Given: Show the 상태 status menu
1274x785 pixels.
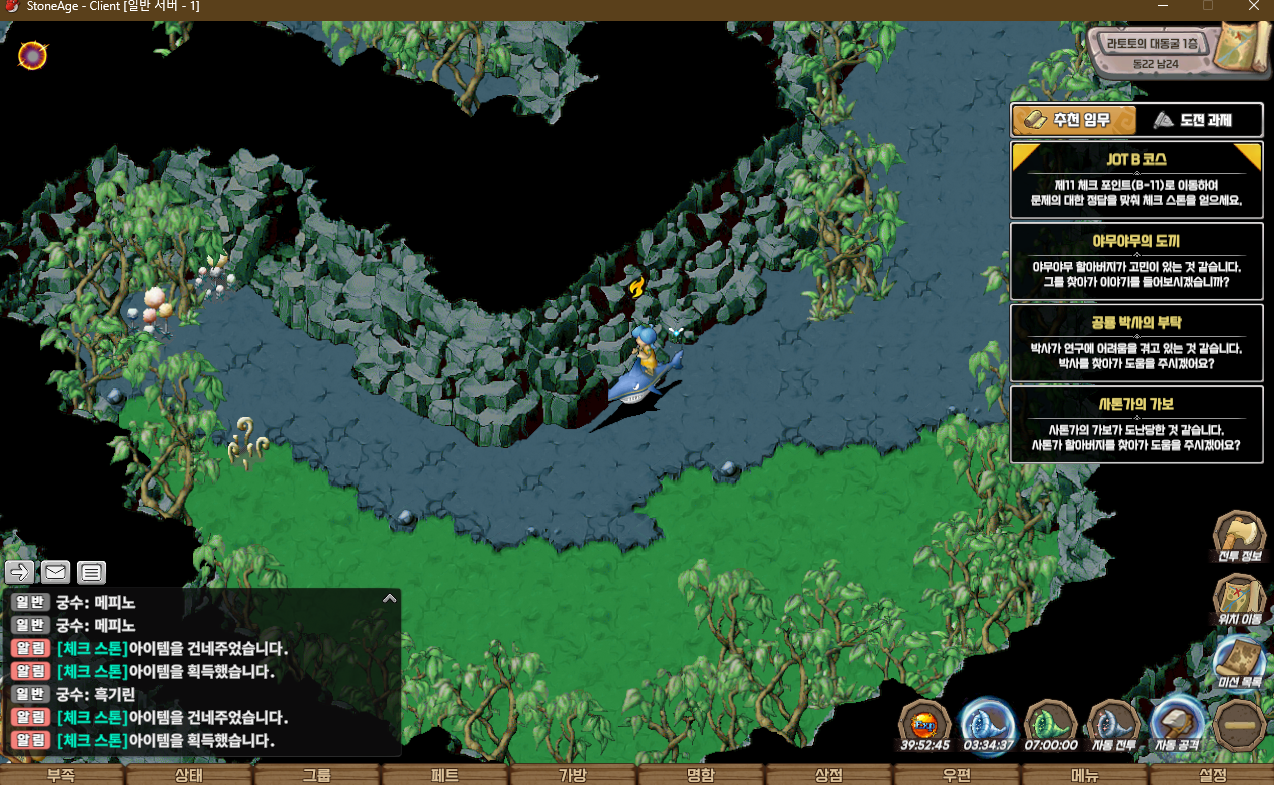Looking at the screenshot, I should click(188, 775).
